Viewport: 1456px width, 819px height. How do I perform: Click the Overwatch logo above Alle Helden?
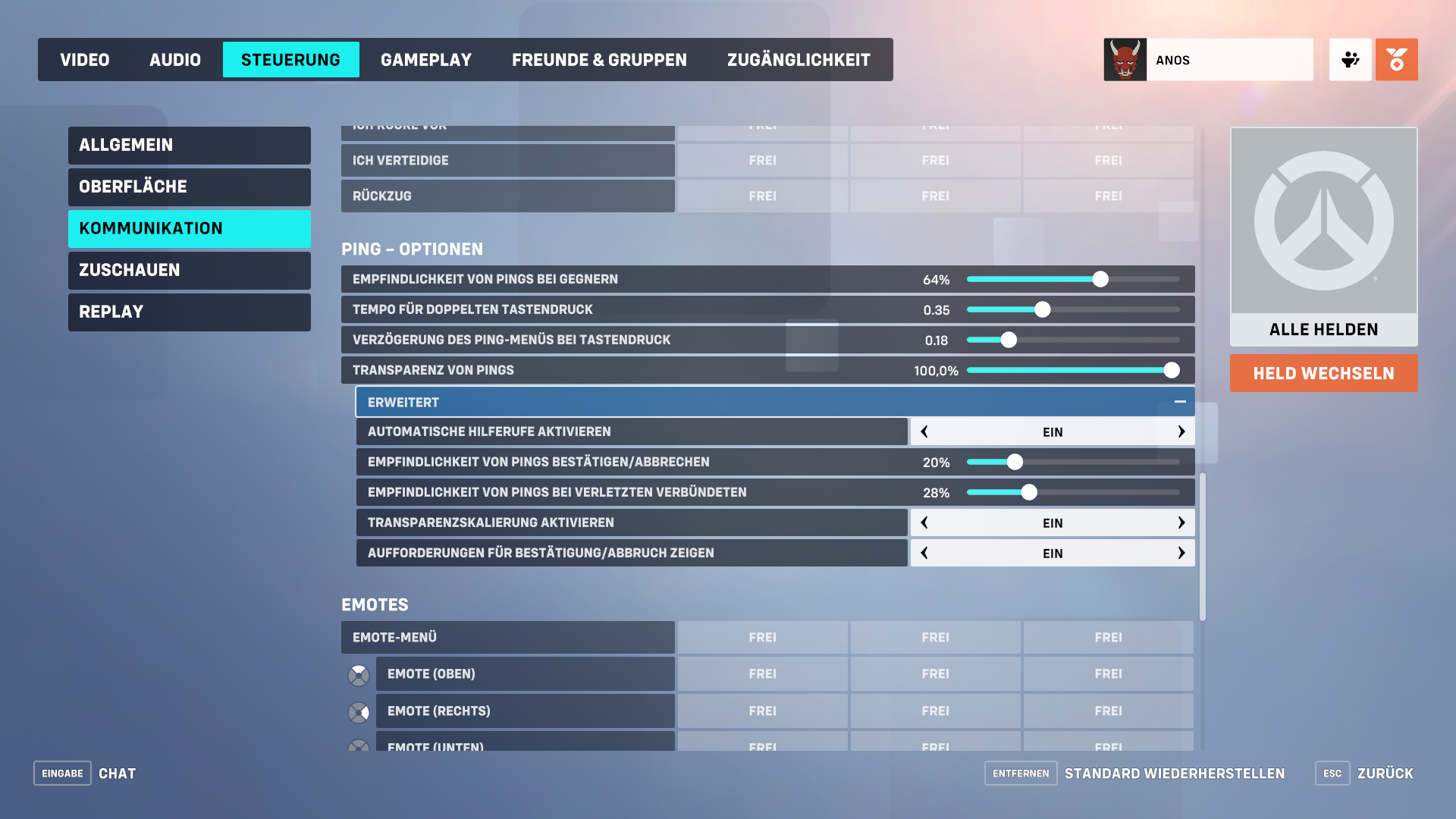tap(1323, 221)
